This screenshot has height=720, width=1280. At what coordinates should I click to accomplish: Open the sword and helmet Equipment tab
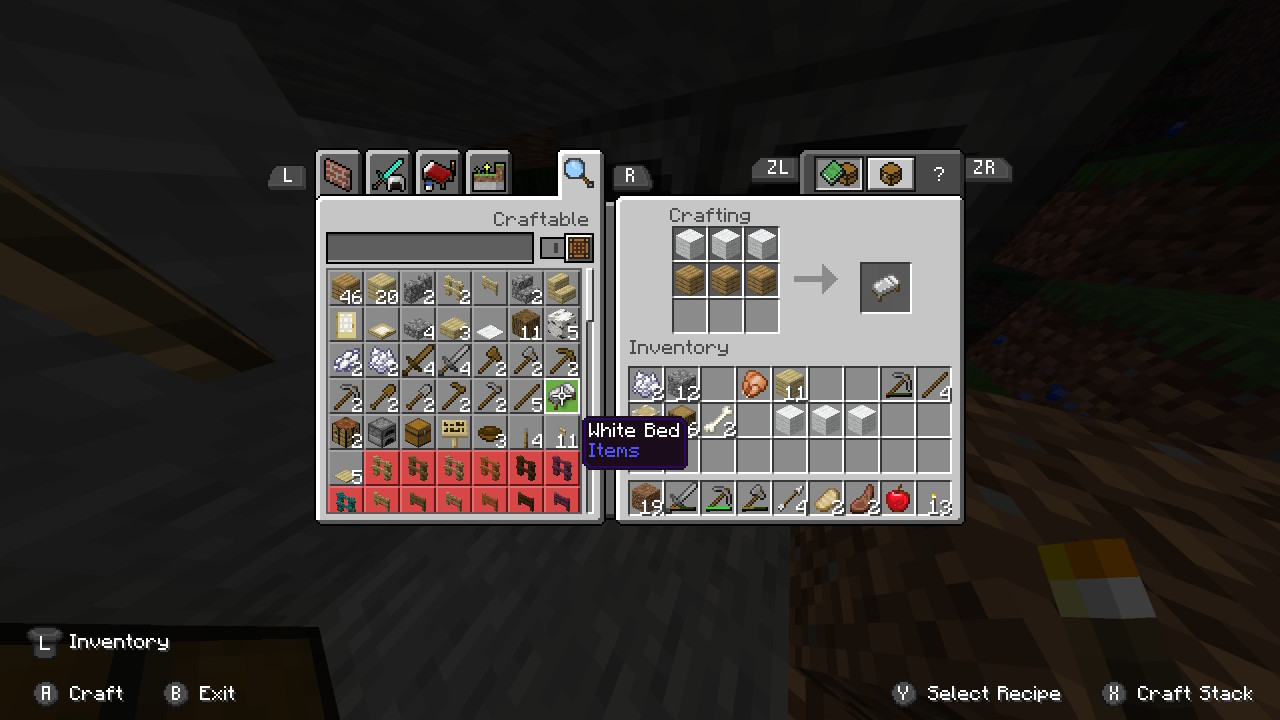(389, 175)
